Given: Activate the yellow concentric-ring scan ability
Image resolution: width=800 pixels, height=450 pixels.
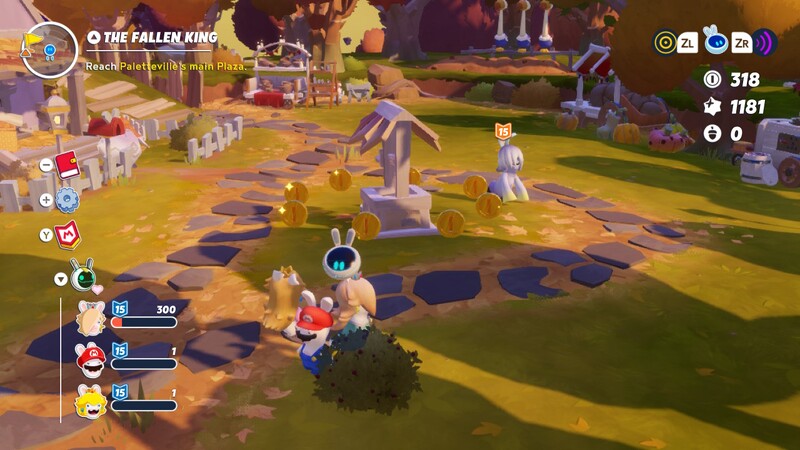Looking at the screenshot, I should point(664,42).
